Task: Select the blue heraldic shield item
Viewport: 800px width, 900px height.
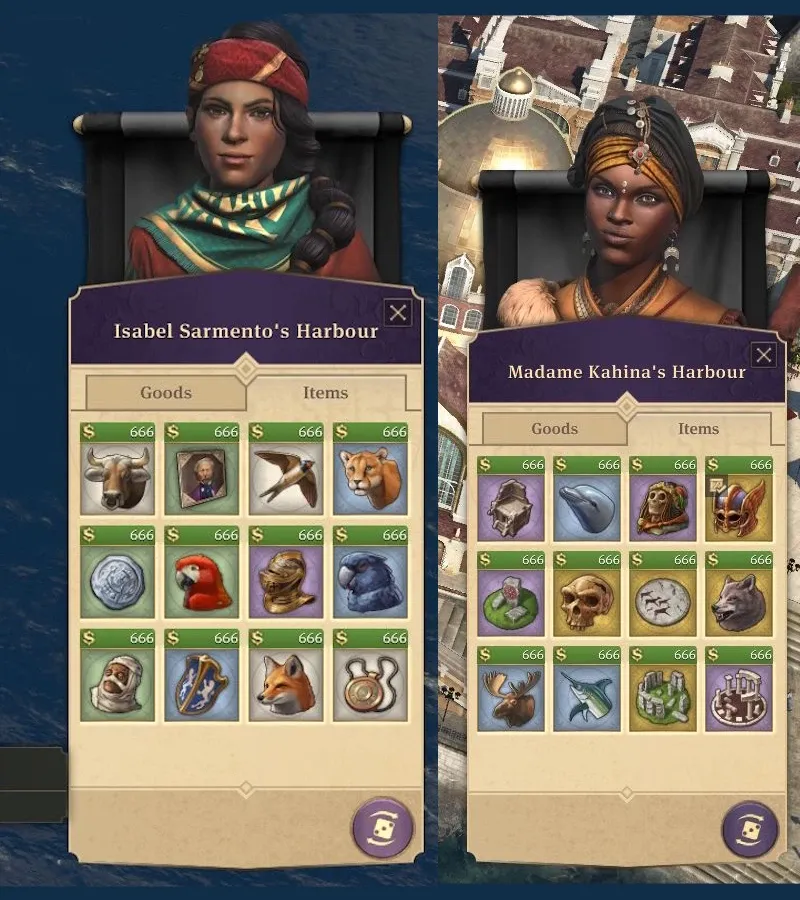Action: pyautogui.click(x=202, y=686)
